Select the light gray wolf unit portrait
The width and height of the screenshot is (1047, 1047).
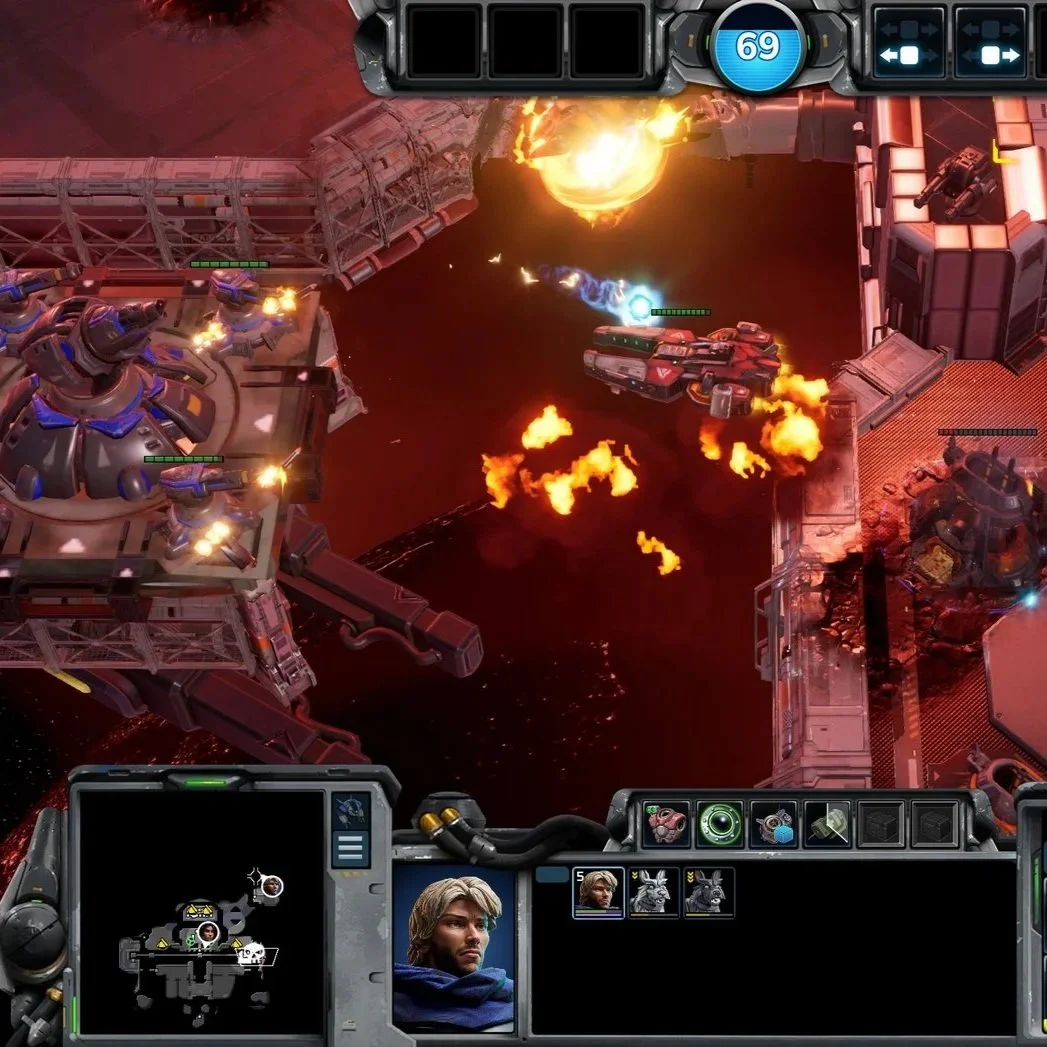[654, 892]
